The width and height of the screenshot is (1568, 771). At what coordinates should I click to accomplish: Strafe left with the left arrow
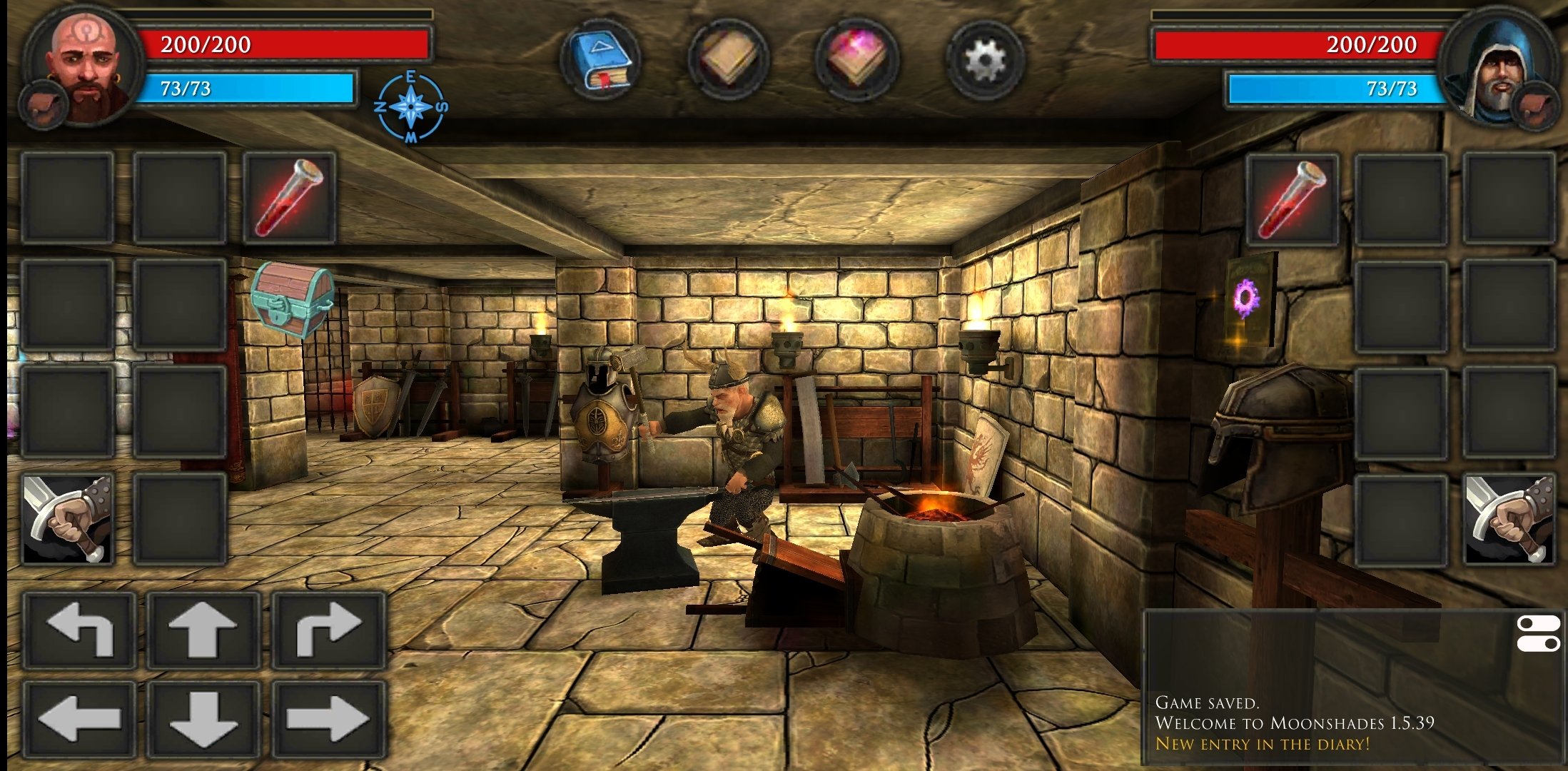tap(80, 719)
